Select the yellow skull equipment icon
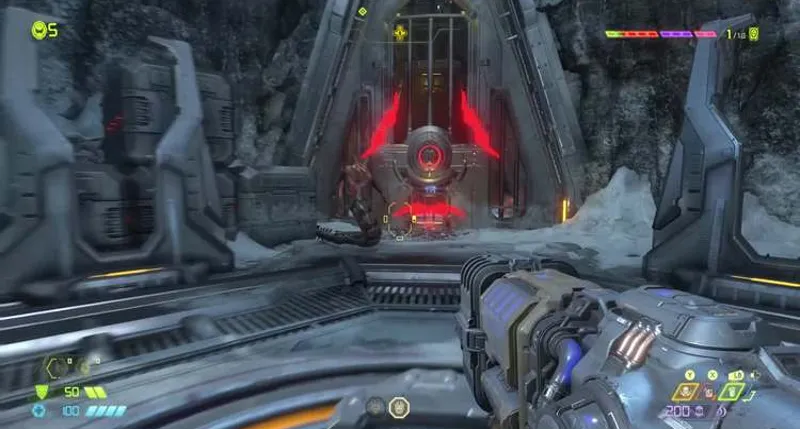The image size is (800, 429). click(x=687, y=390)
